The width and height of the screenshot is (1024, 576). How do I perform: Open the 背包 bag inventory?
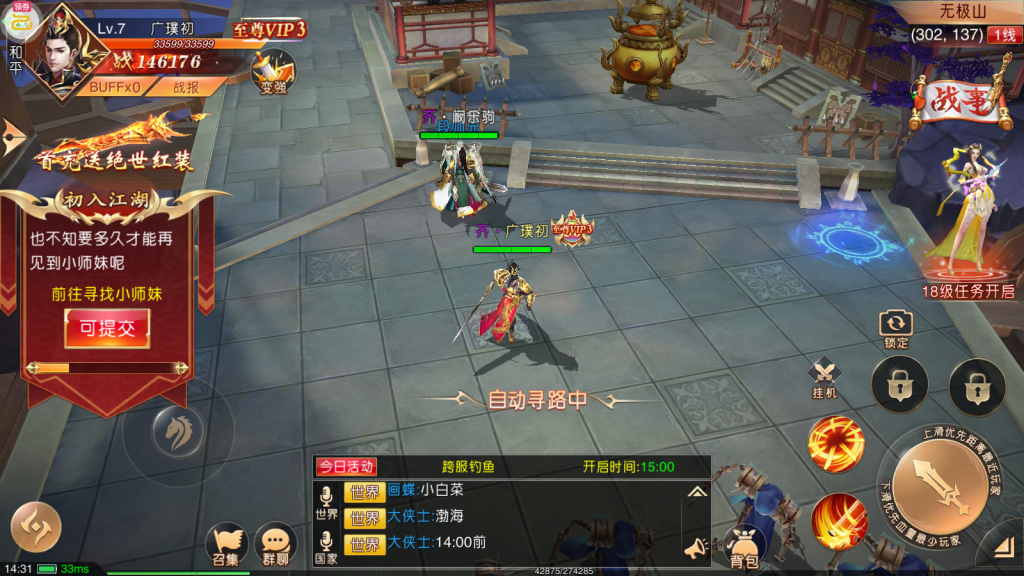pyautogui.click(x=742, y=547)
